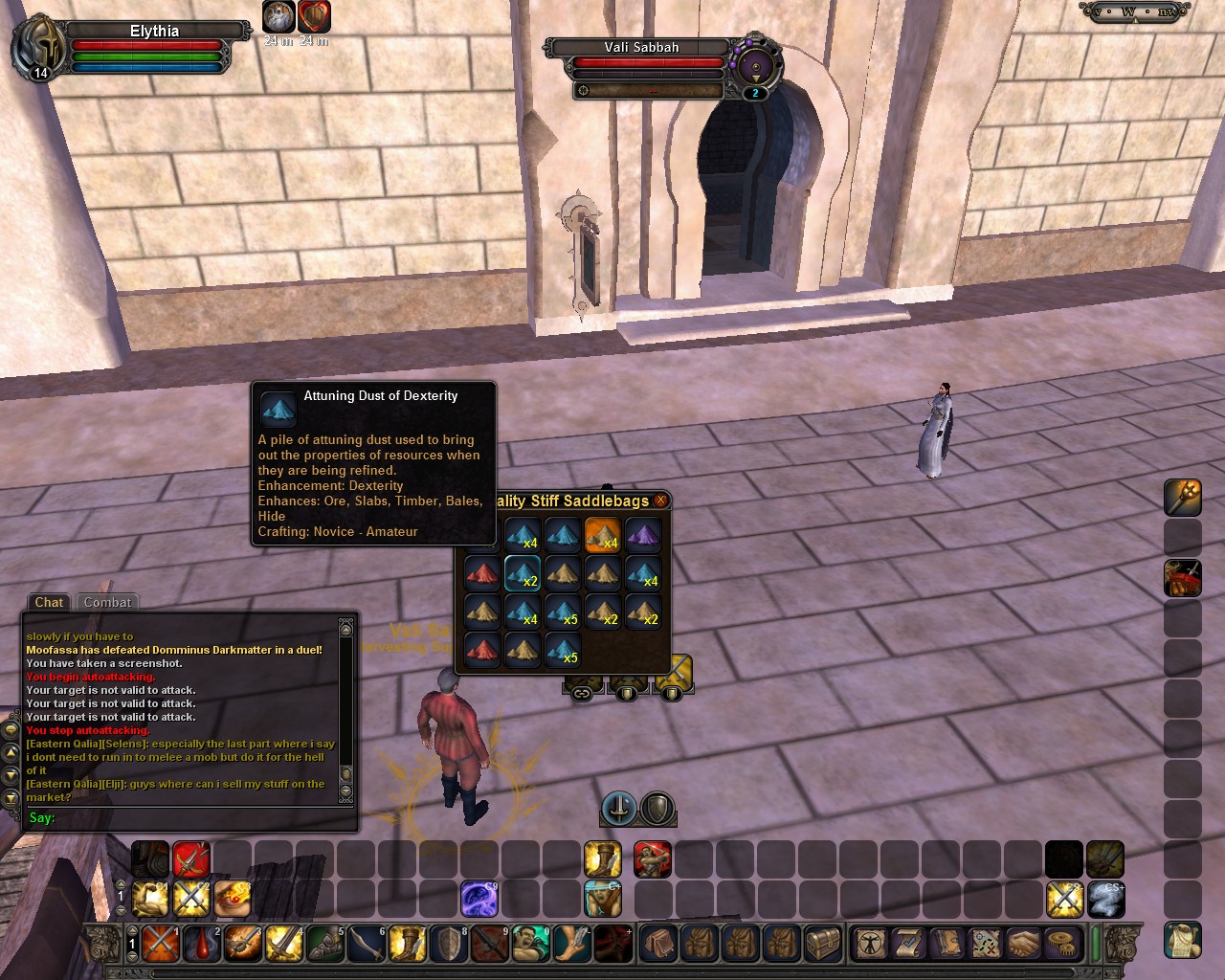1225x980 pixels.
Task: Switch to the Chat tab
Action: click(49, 602)
